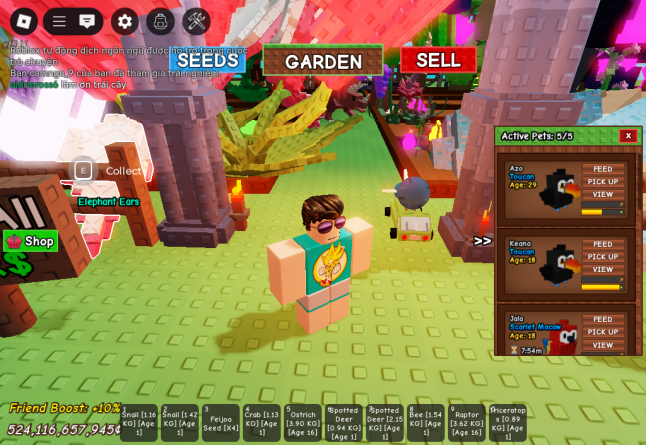This screenshot has height=445, width=646.
Task: Teleport to the Seeds shop
Action: (208, 60)
